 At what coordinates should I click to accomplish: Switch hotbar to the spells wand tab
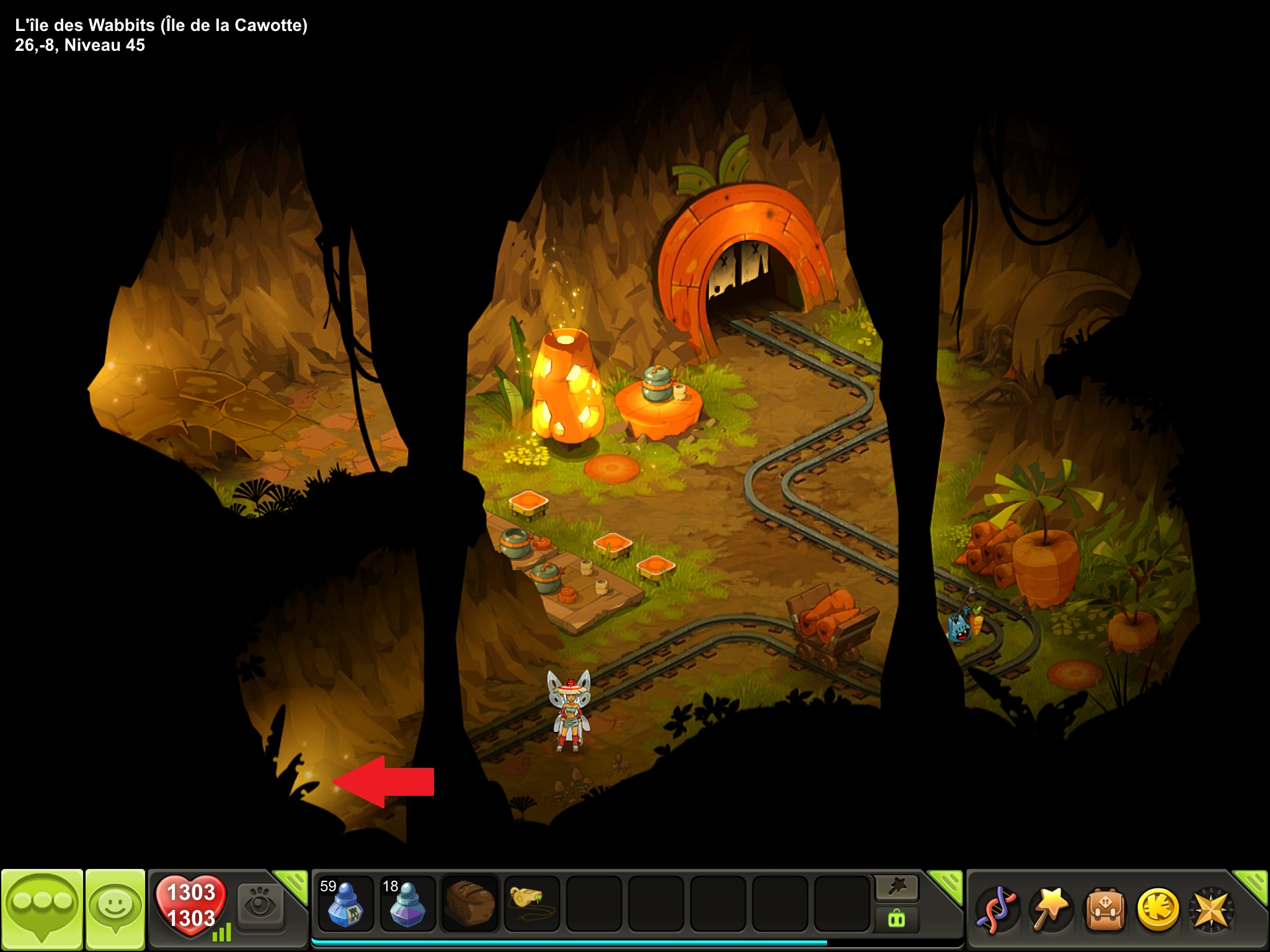(x=897, y=888)
